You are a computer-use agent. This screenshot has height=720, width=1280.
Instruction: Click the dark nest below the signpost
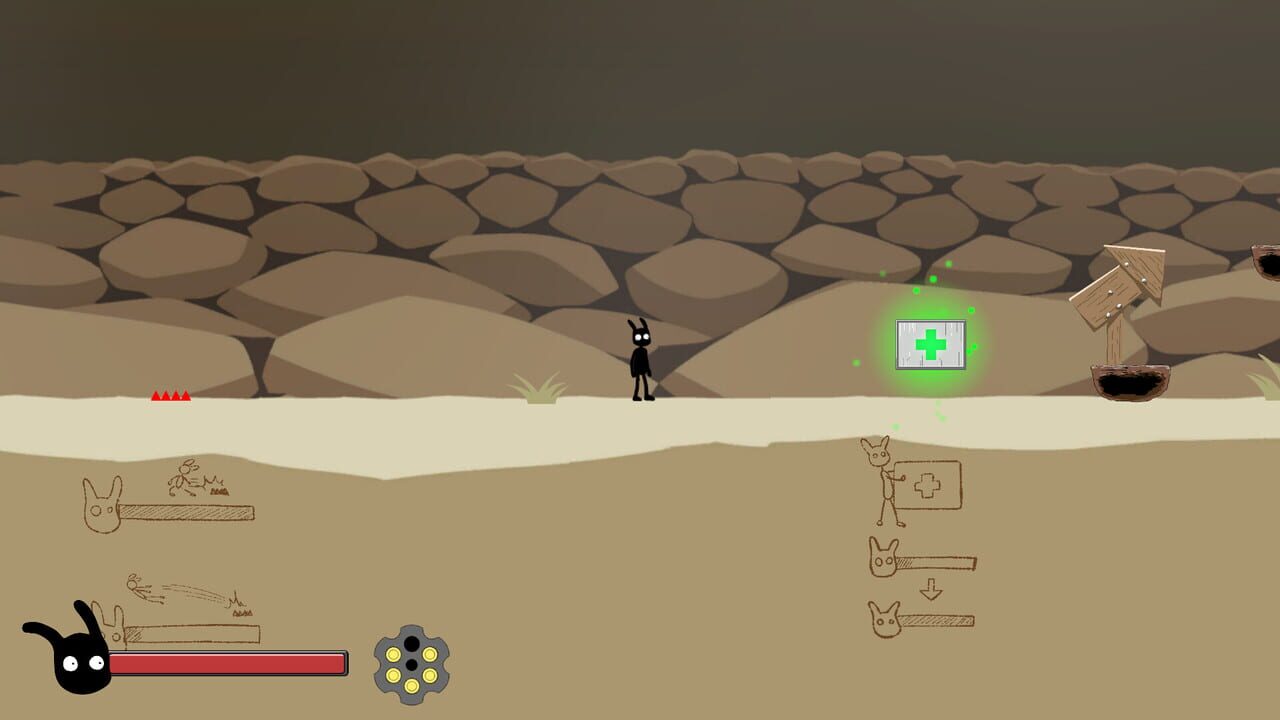[1130, 385]
